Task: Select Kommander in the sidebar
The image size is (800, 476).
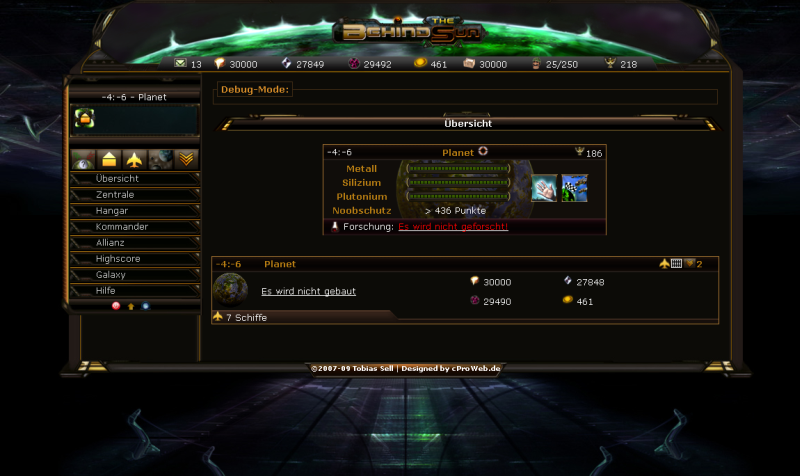Action: (x=122, y=227)
